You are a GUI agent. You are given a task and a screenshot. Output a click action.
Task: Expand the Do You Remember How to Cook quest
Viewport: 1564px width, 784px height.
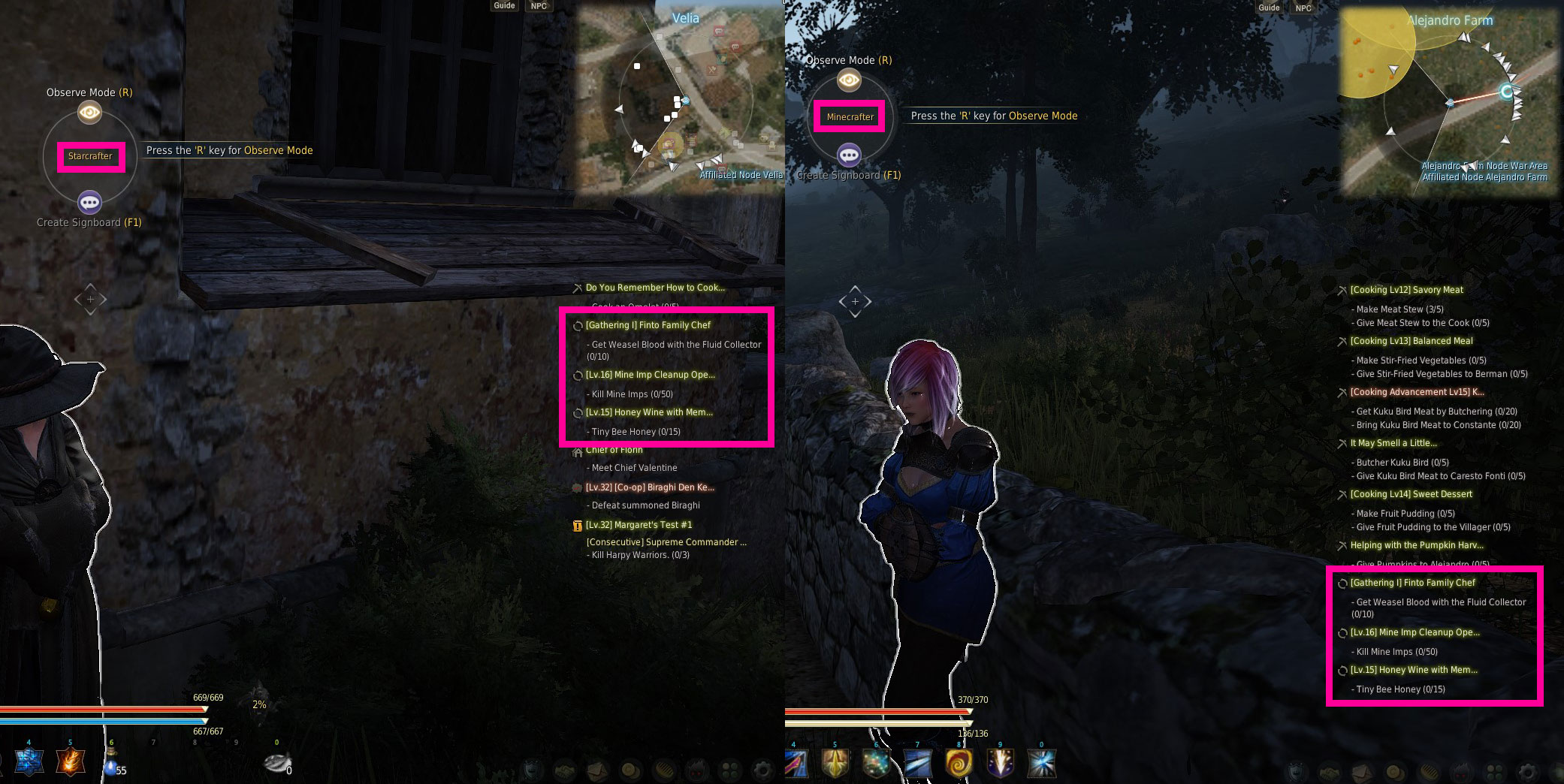(x=654, y=288)
